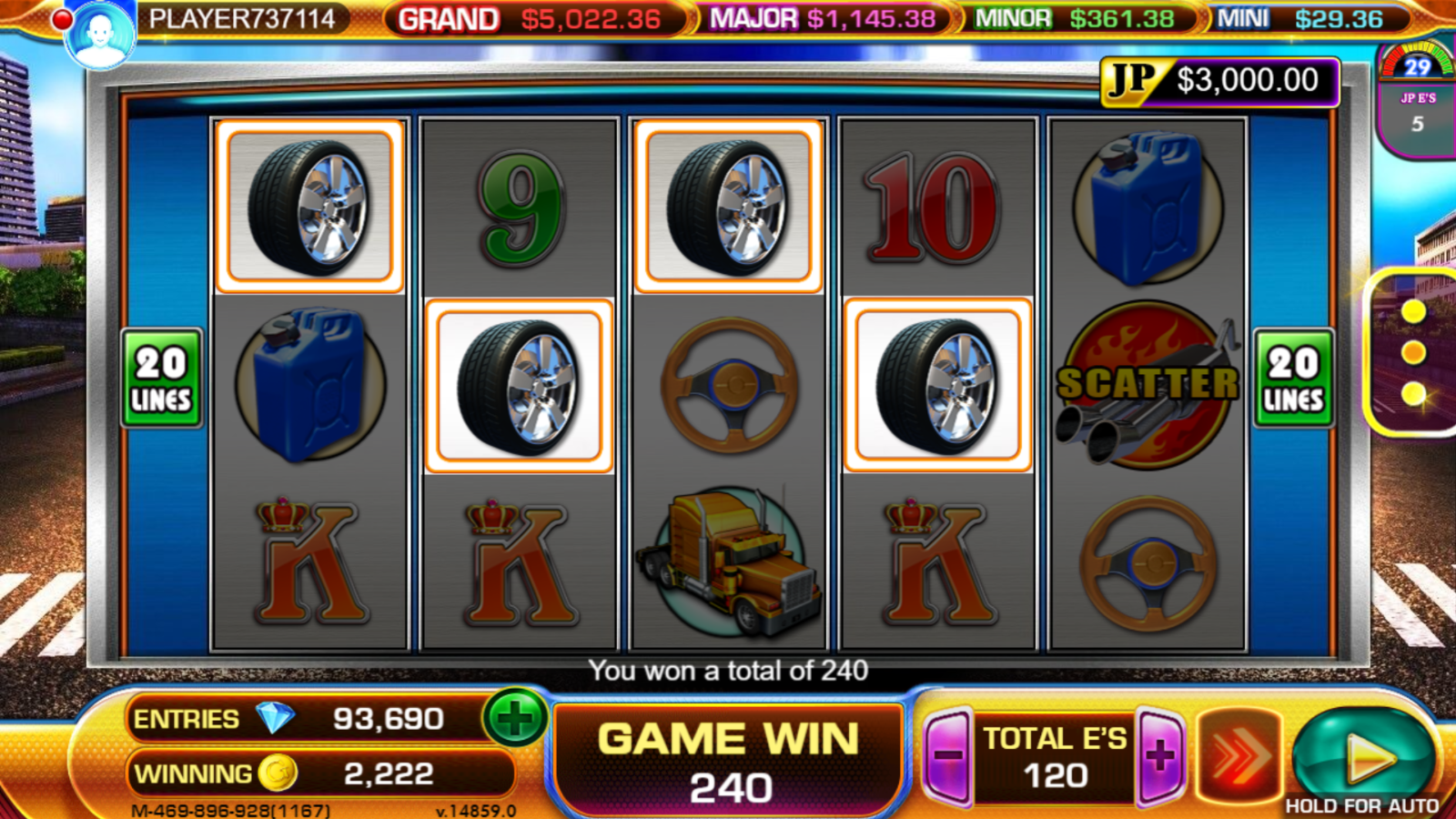The width and height of the screenshot is (1456, 819).
Task: Open the player avatar profile
Action: pyautogui.click(x=99, y=35)
